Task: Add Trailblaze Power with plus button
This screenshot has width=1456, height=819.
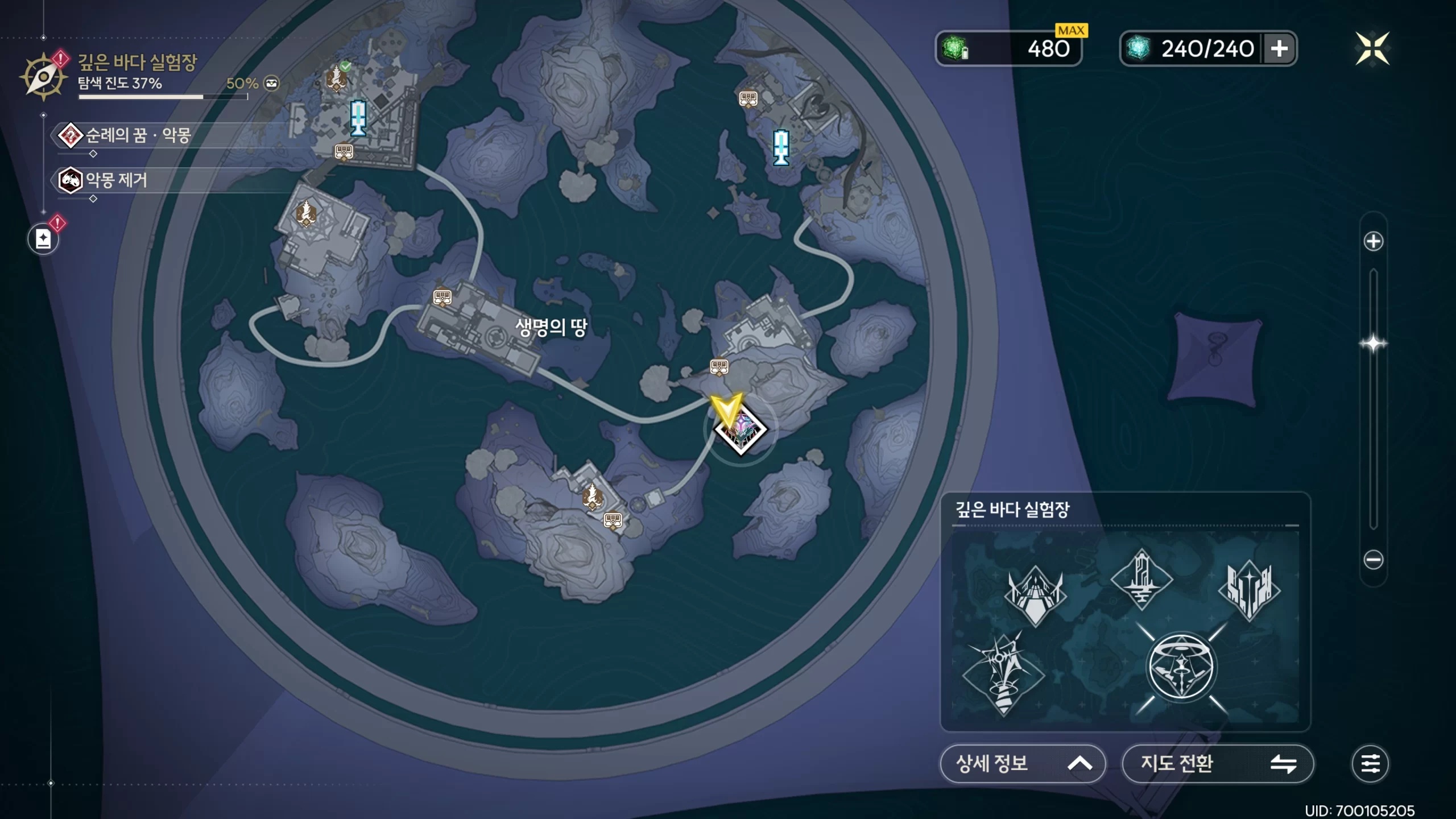Action: pos(1279,48)
